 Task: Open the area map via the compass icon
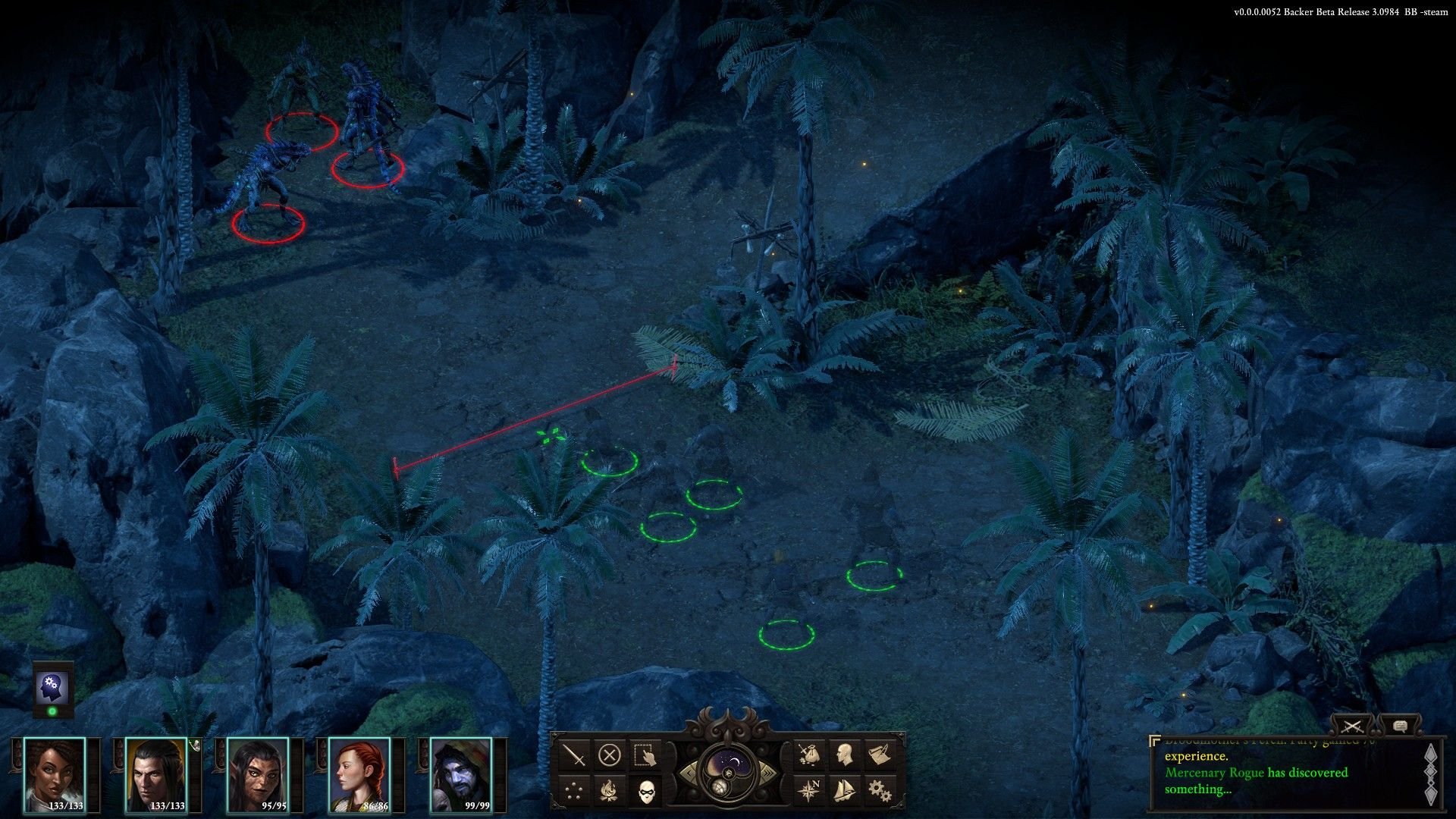(x=808, y=790)
